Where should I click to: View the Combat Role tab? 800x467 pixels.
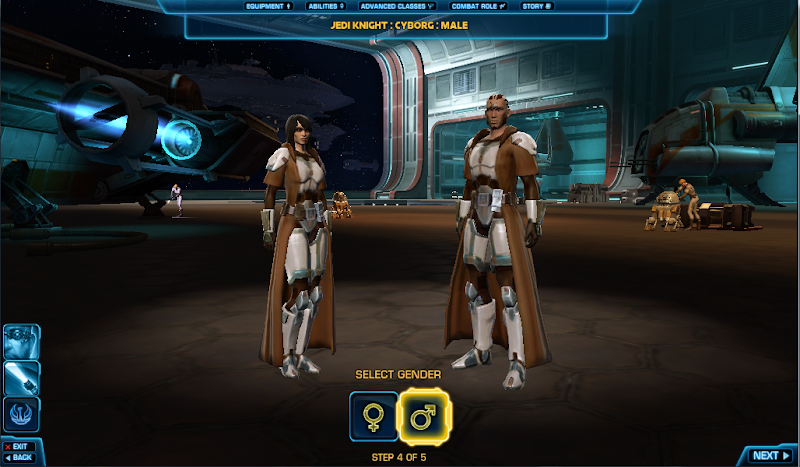pyautogui.click(x=479, y=6)
